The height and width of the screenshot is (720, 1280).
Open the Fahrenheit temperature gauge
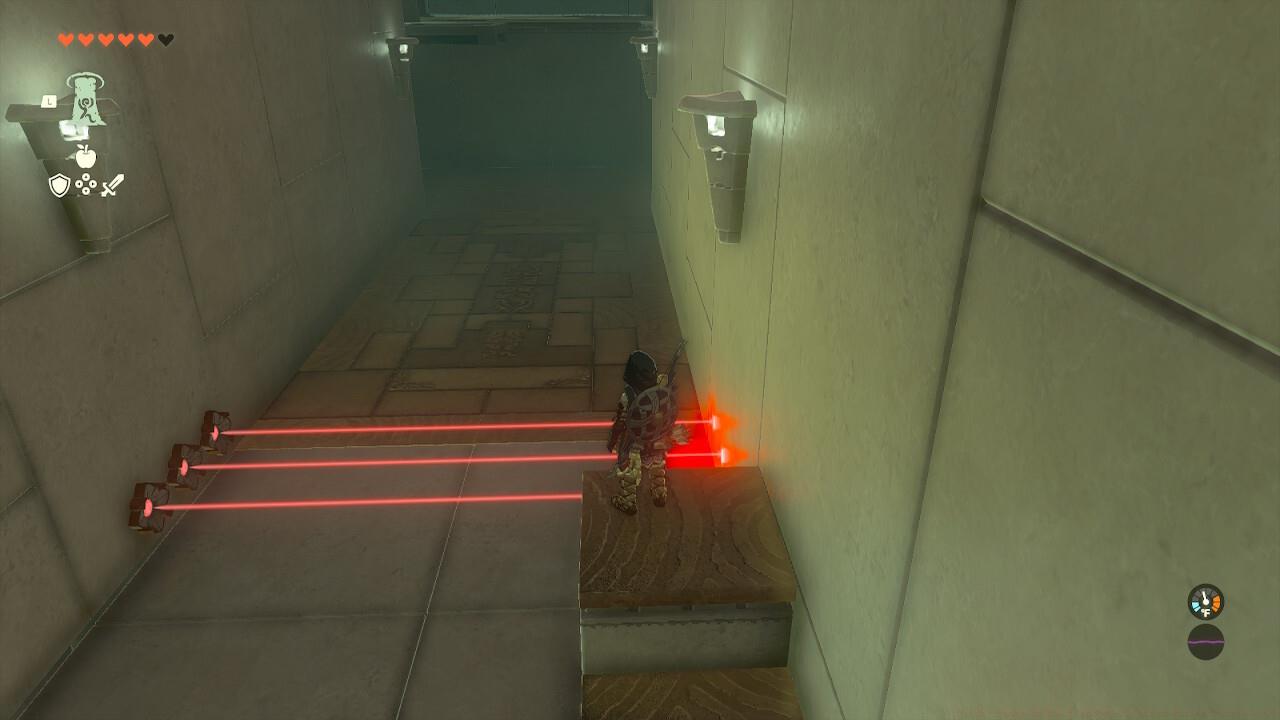pos(1206,602)
